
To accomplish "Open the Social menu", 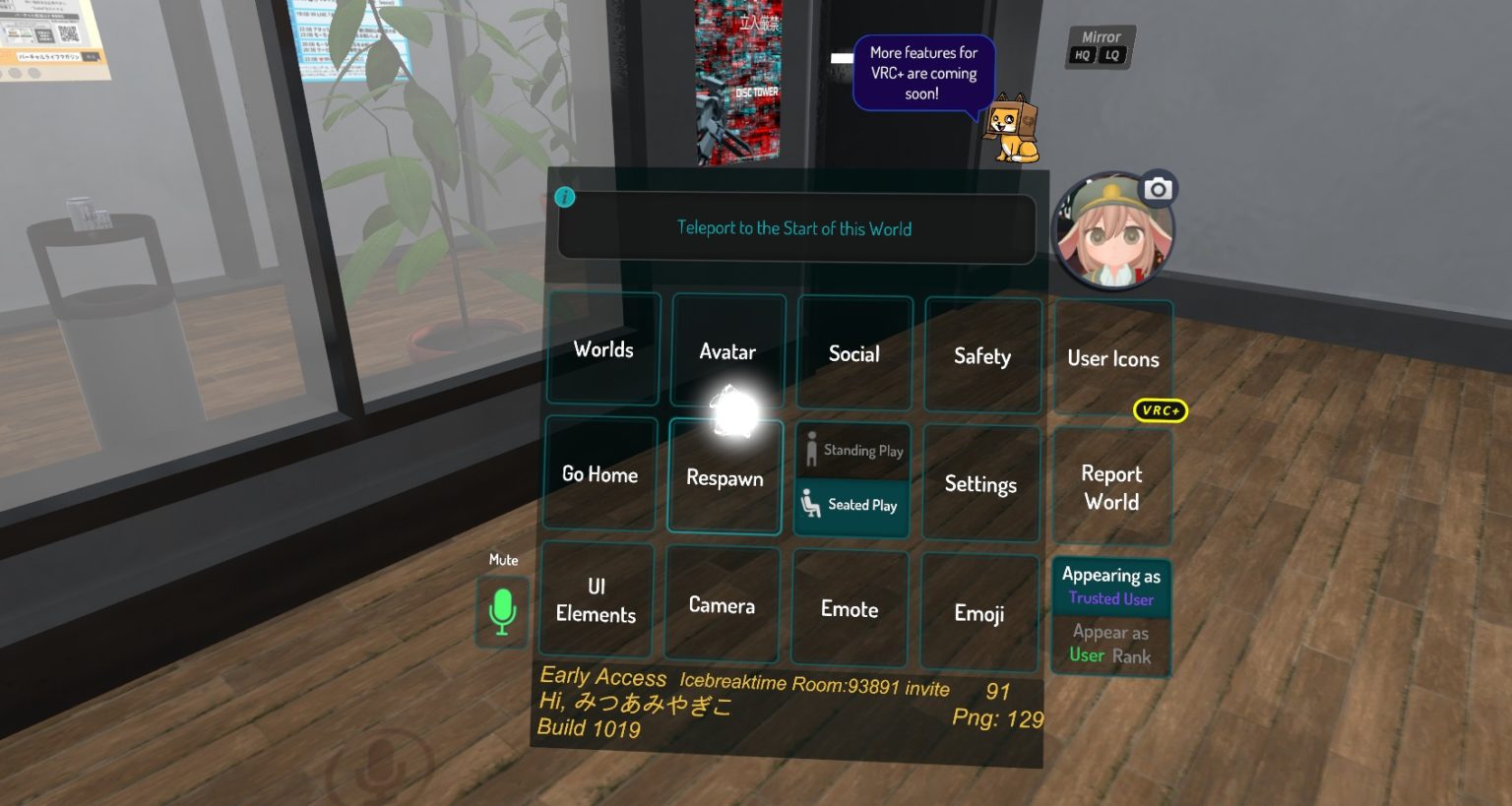I will [852, 353].
